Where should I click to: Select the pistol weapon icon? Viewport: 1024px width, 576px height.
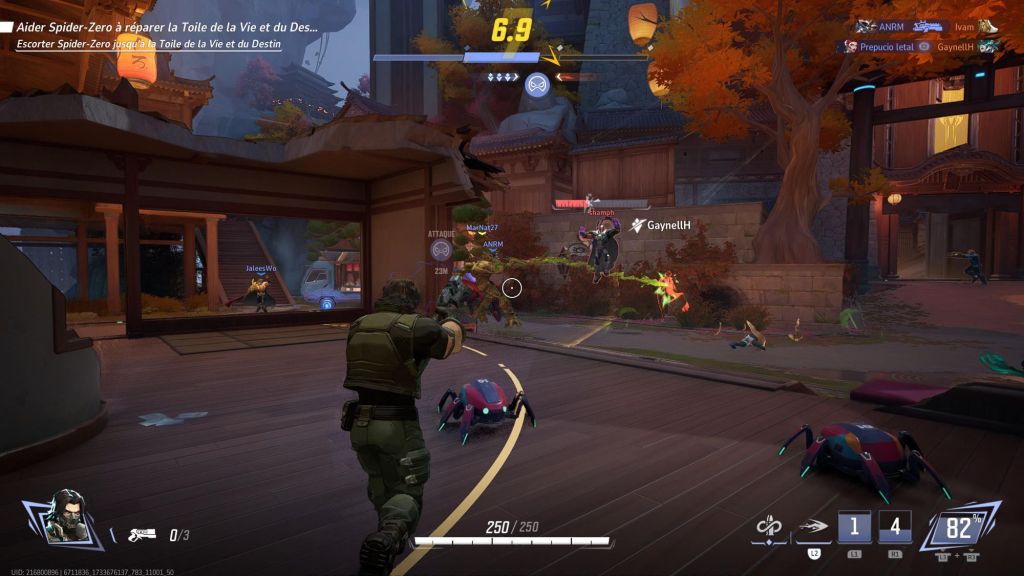click(142, 535)
